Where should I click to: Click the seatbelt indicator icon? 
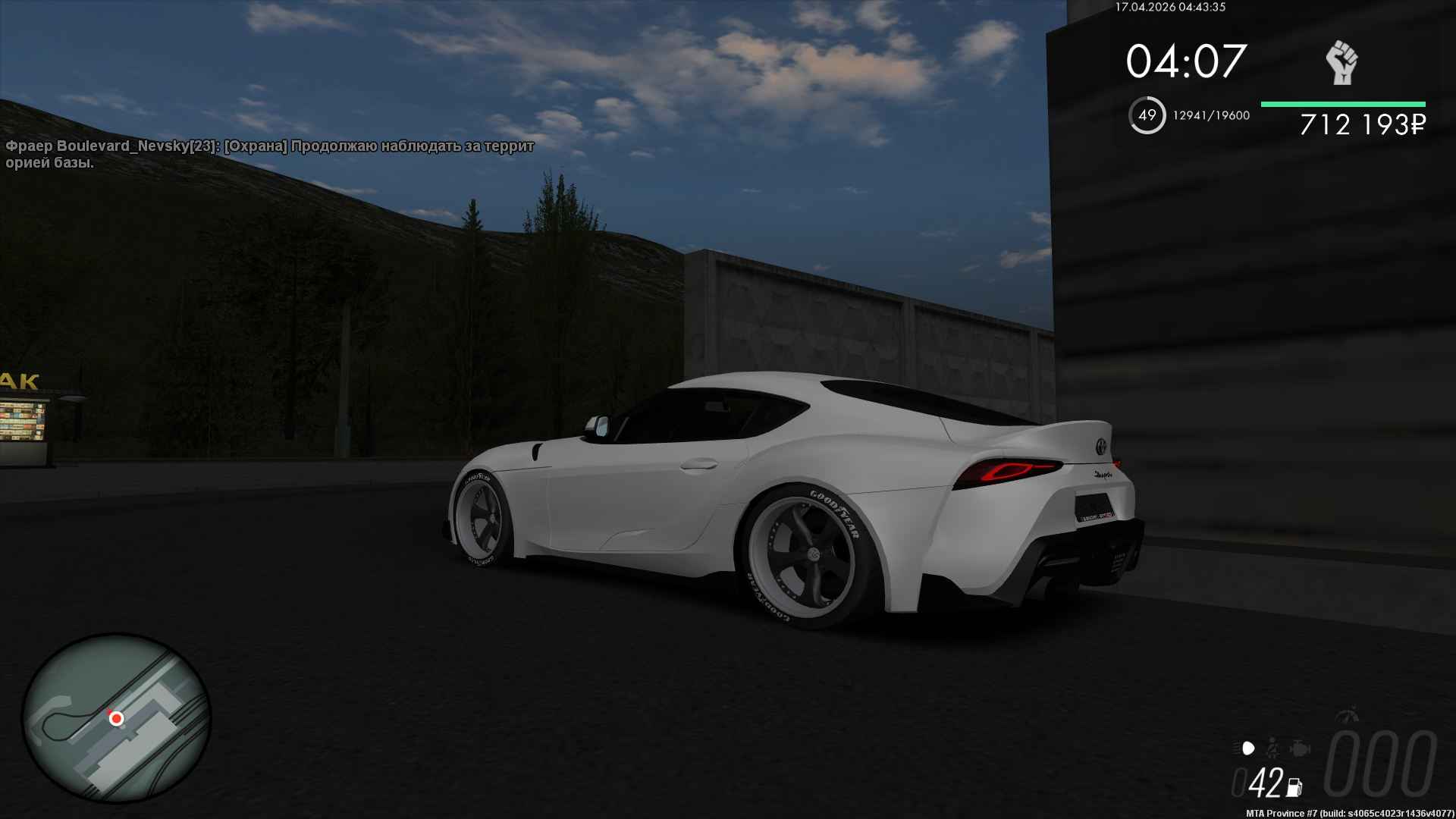click(1274, 748)
